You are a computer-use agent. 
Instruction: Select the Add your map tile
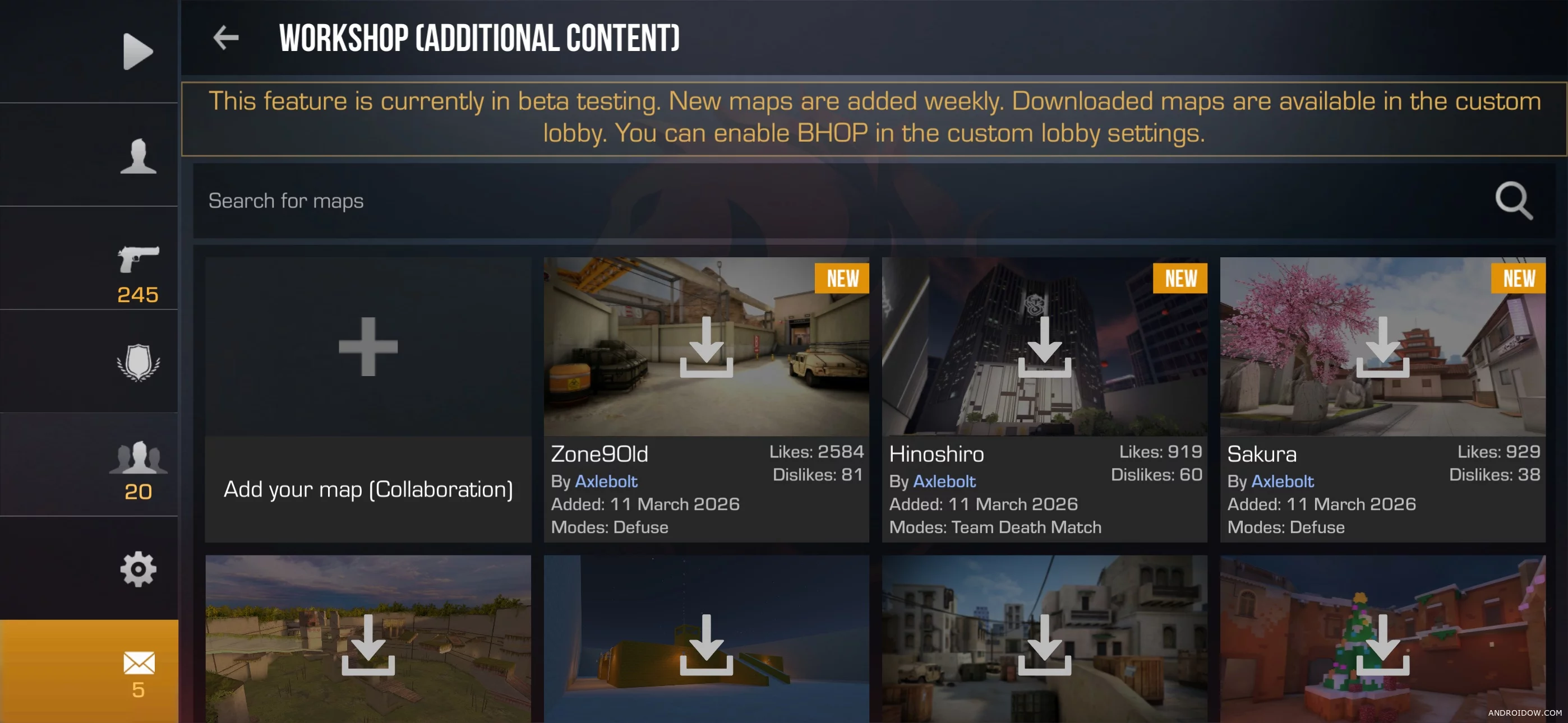[368, 398]
